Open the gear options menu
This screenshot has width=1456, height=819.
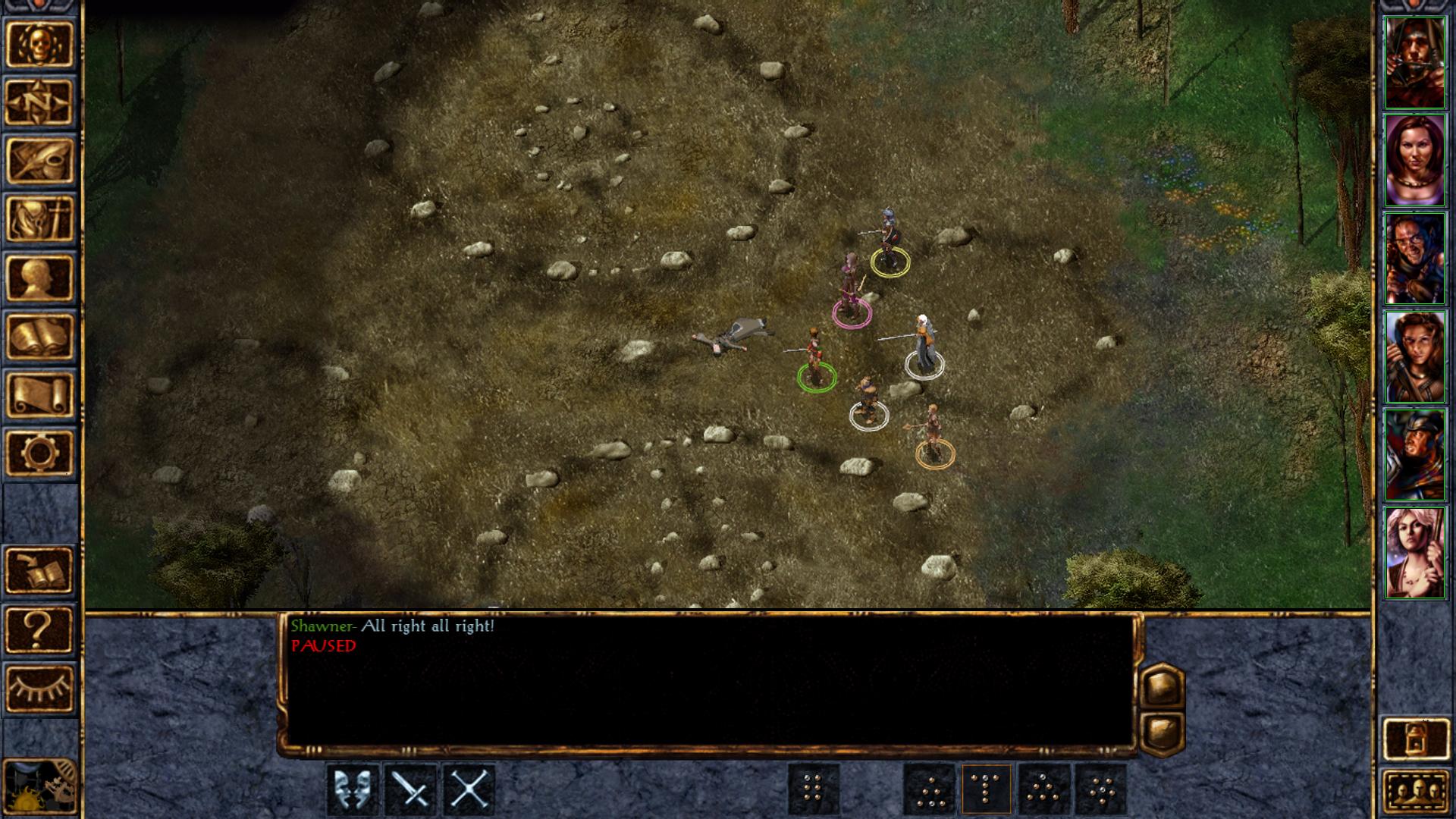coord(39,453)
